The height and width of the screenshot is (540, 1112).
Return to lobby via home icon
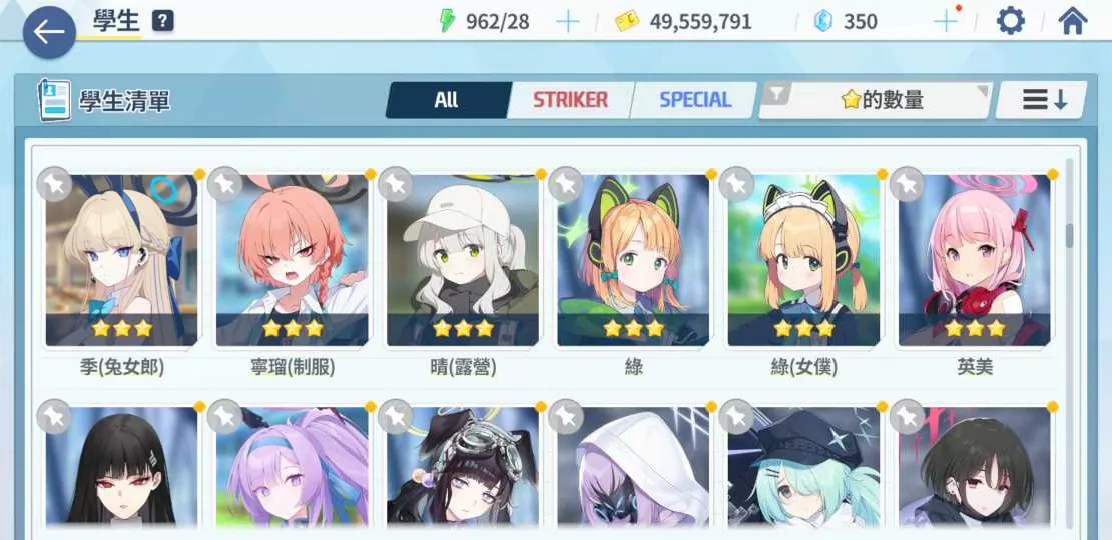pos(1073,21)
